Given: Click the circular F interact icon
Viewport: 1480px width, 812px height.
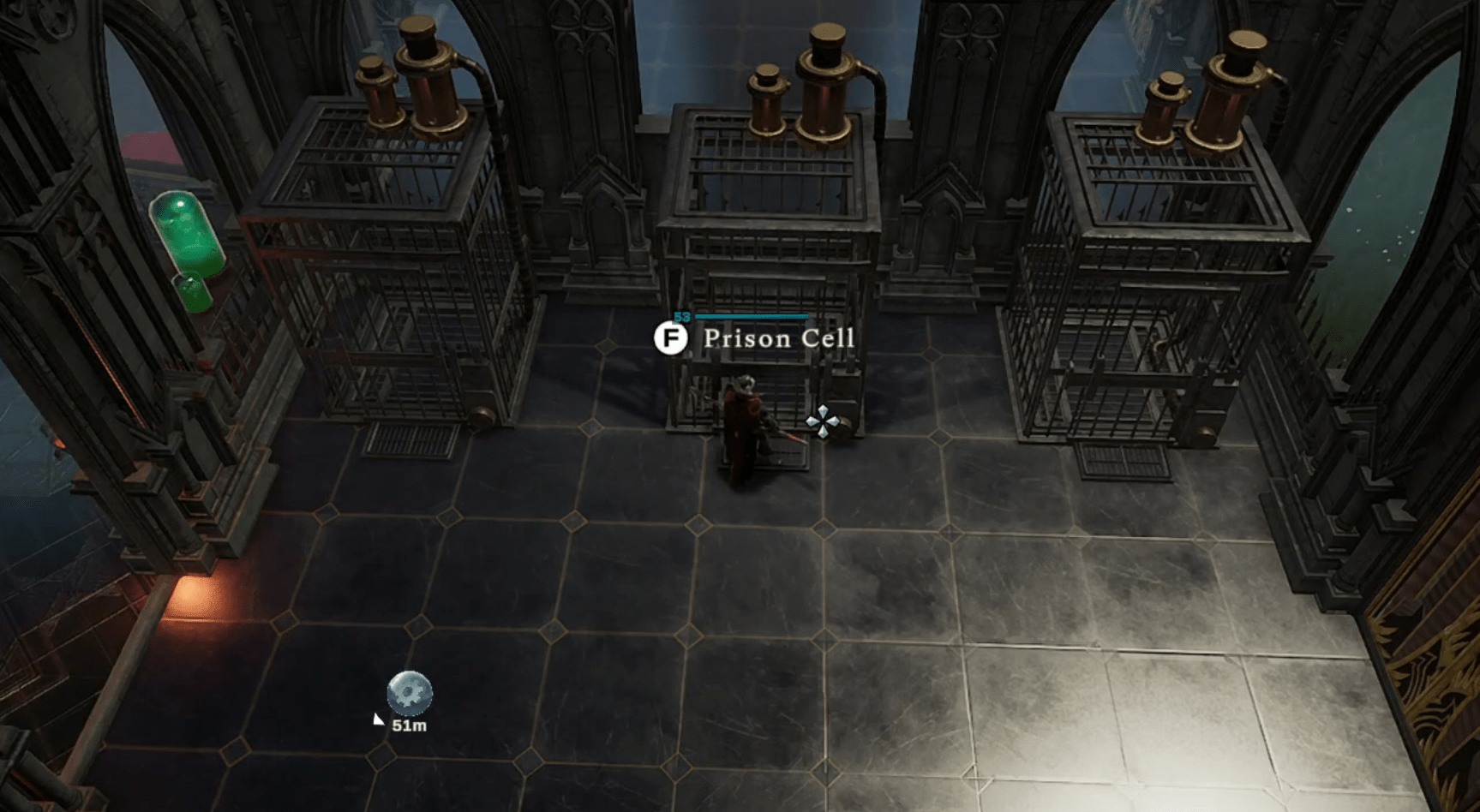Looking at the screenshot, I should 671,337.
